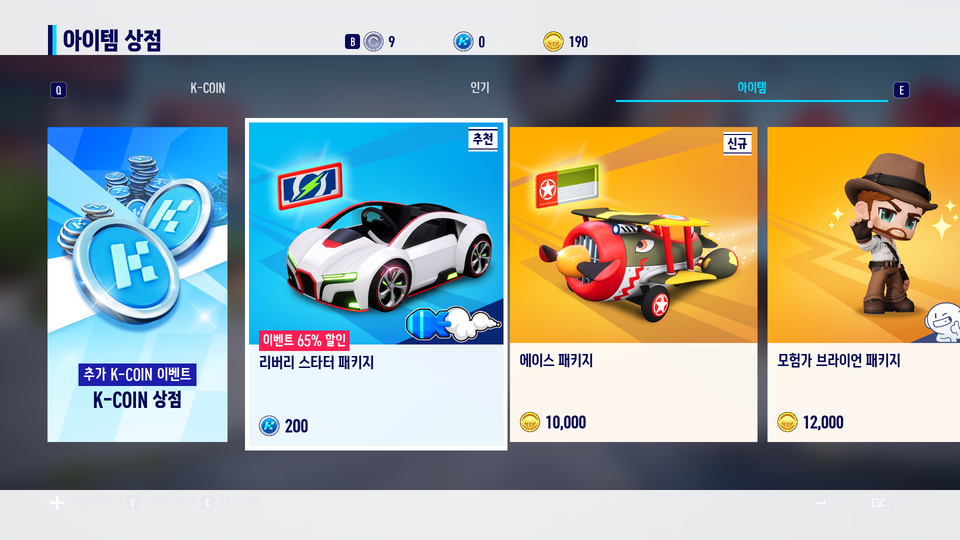Click the blue K-COIN balance icon
Image resolution: width=960 pixels, height=540 pixels.
pyautogui.click(x=463, y=41)
